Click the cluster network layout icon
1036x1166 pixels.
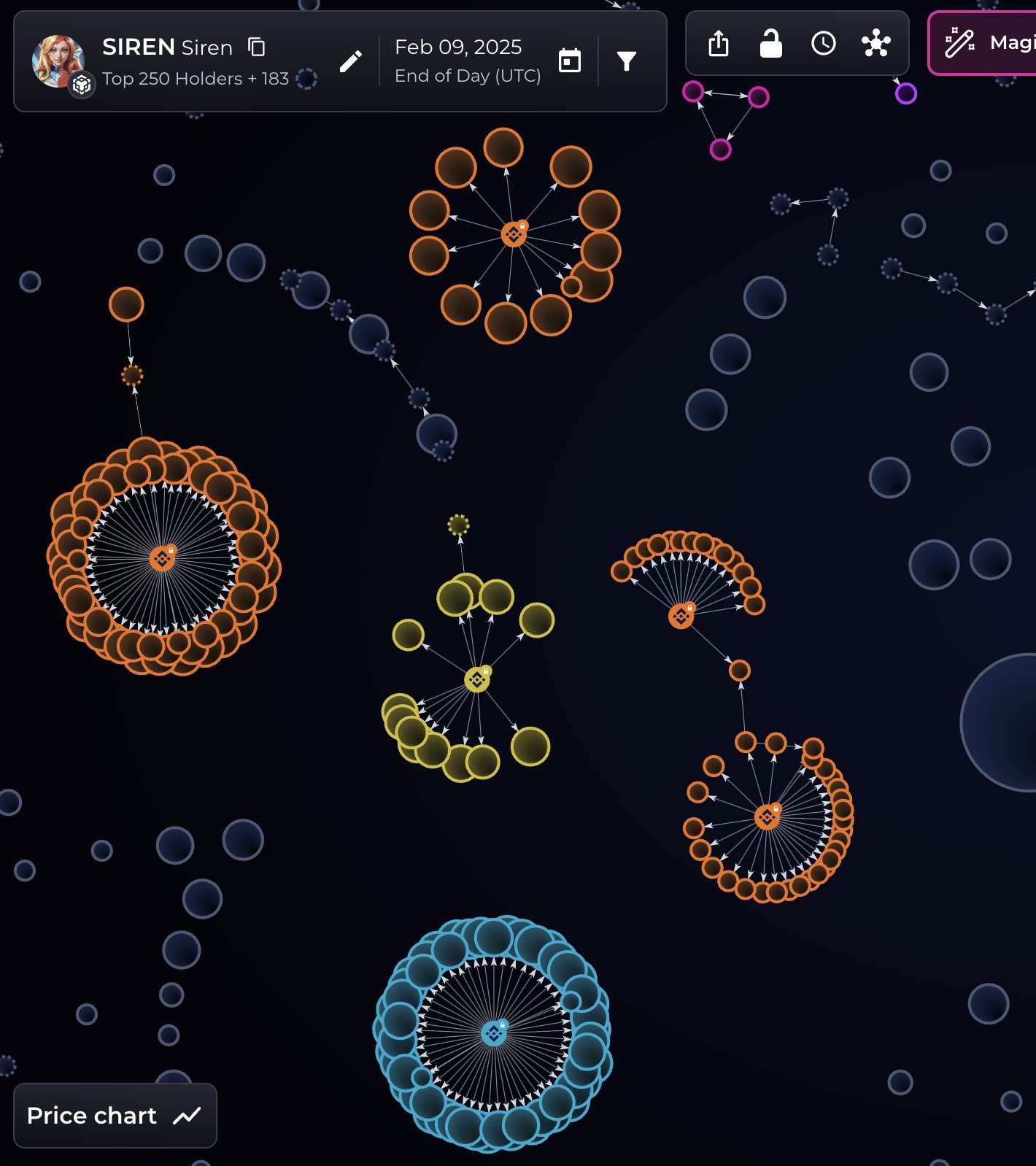pos(875,44)
